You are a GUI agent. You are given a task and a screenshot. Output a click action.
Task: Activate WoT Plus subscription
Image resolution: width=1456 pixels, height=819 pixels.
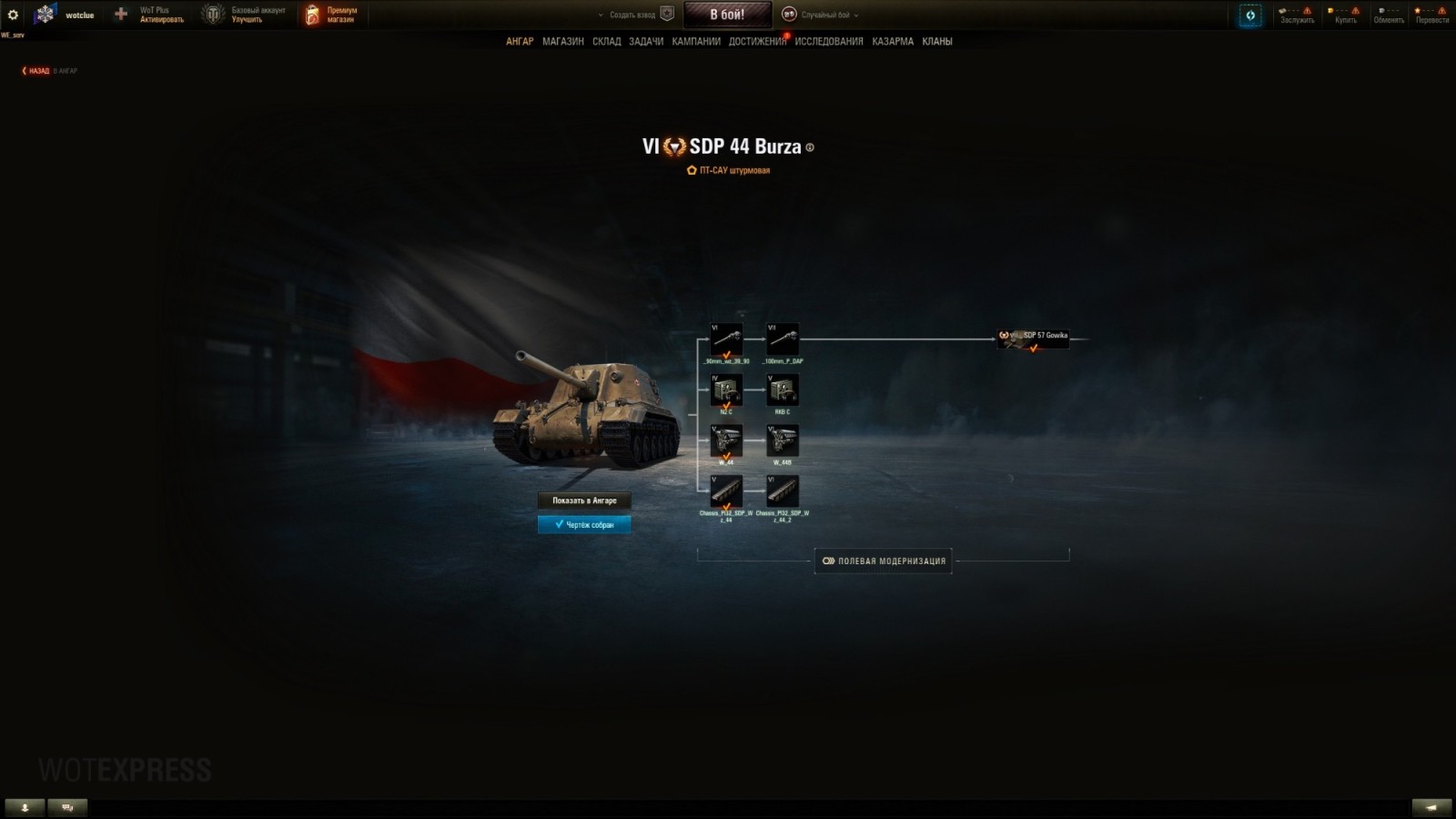tap(153, 15)
